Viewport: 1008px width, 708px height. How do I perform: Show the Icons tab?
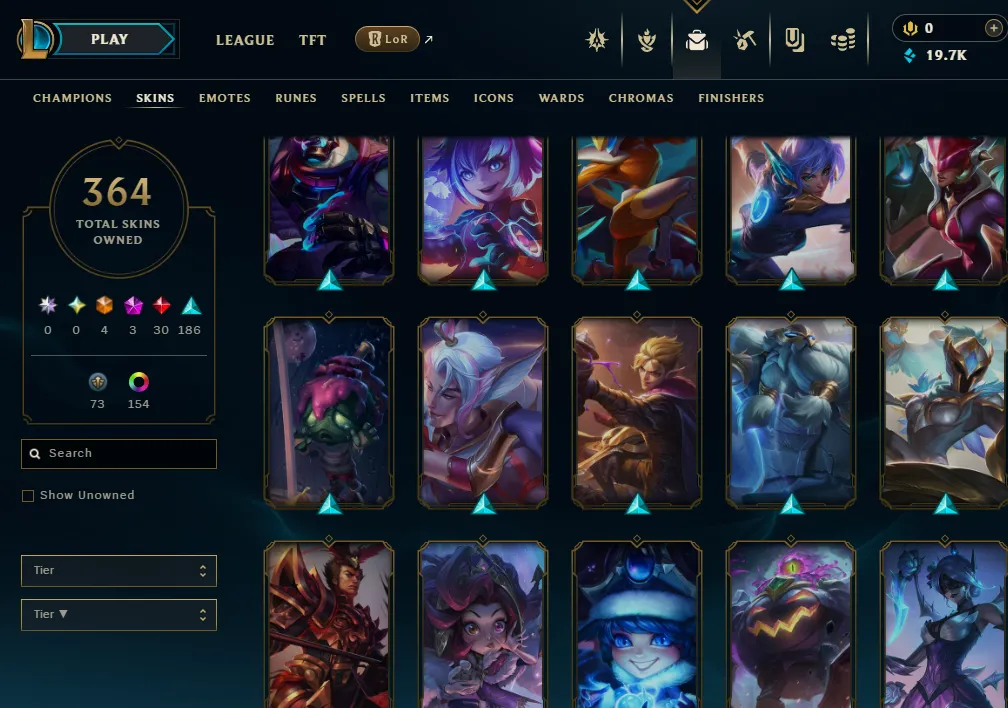pyautogui.click(x=494, y=98)
